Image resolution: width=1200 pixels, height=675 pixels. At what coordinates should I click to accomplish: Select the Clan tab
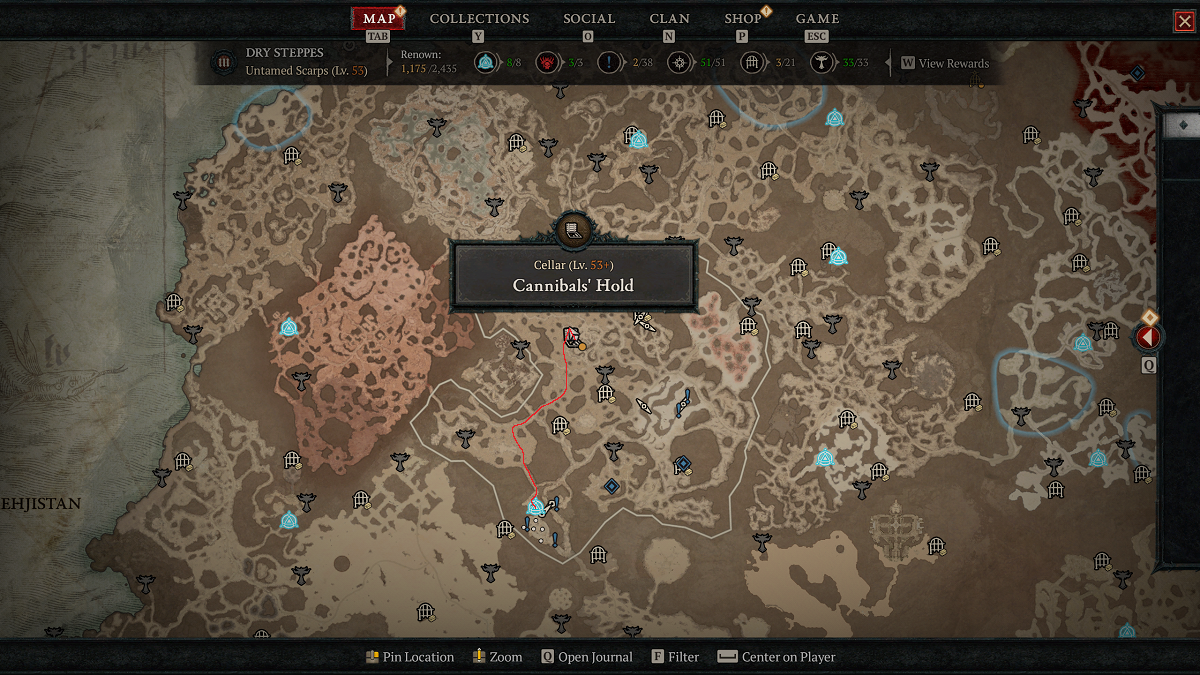point(669,19)
